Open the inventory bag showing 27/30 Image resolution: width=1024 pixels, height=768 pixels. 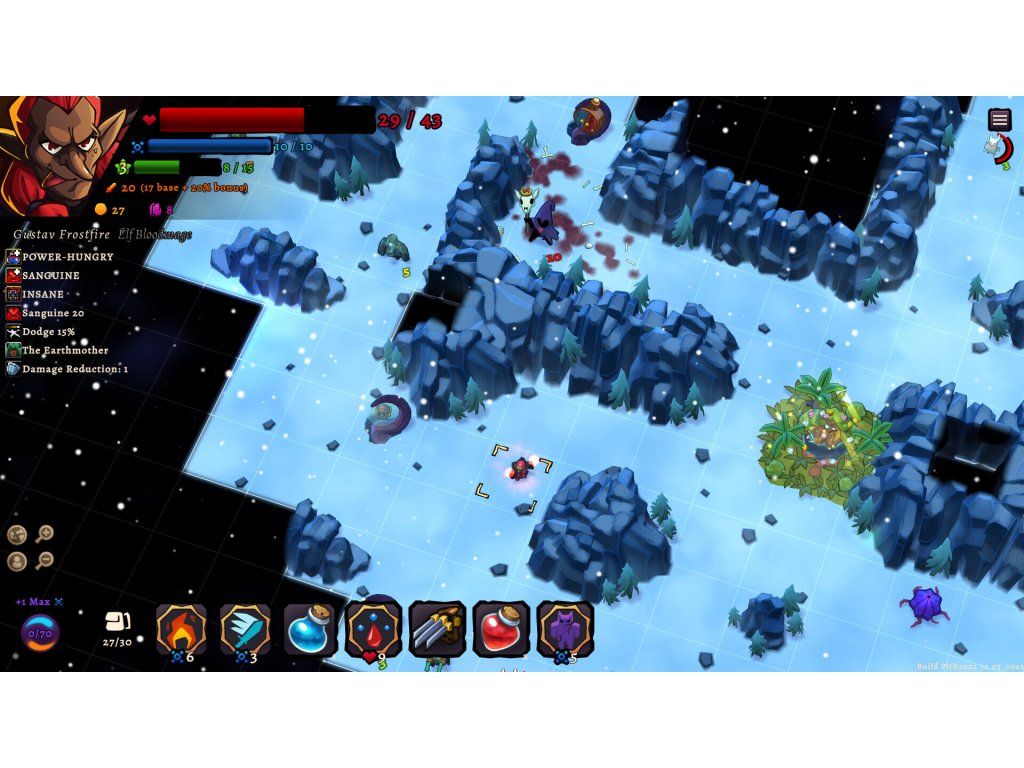coord(117,629)
